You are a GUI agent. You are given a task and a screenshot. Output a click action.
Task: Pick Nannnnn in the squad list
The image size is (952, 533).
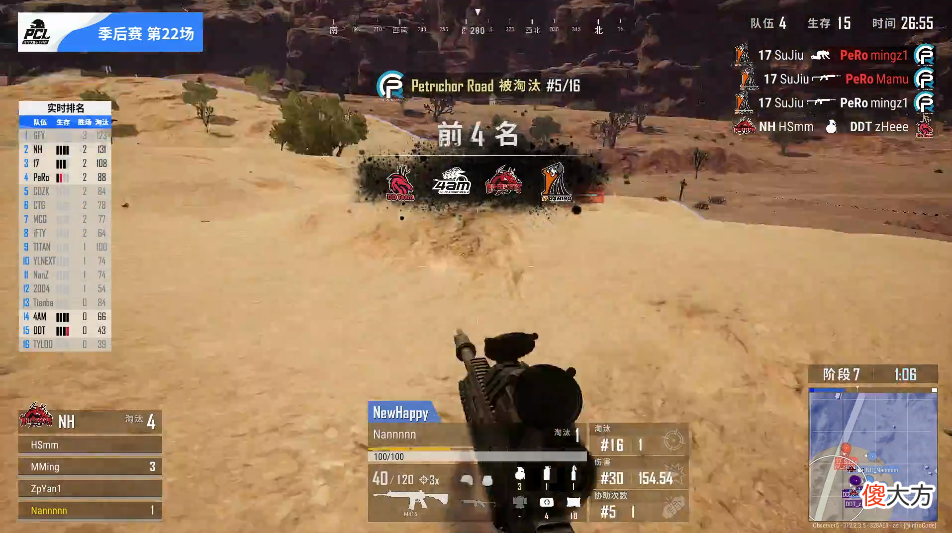point(90,511)
